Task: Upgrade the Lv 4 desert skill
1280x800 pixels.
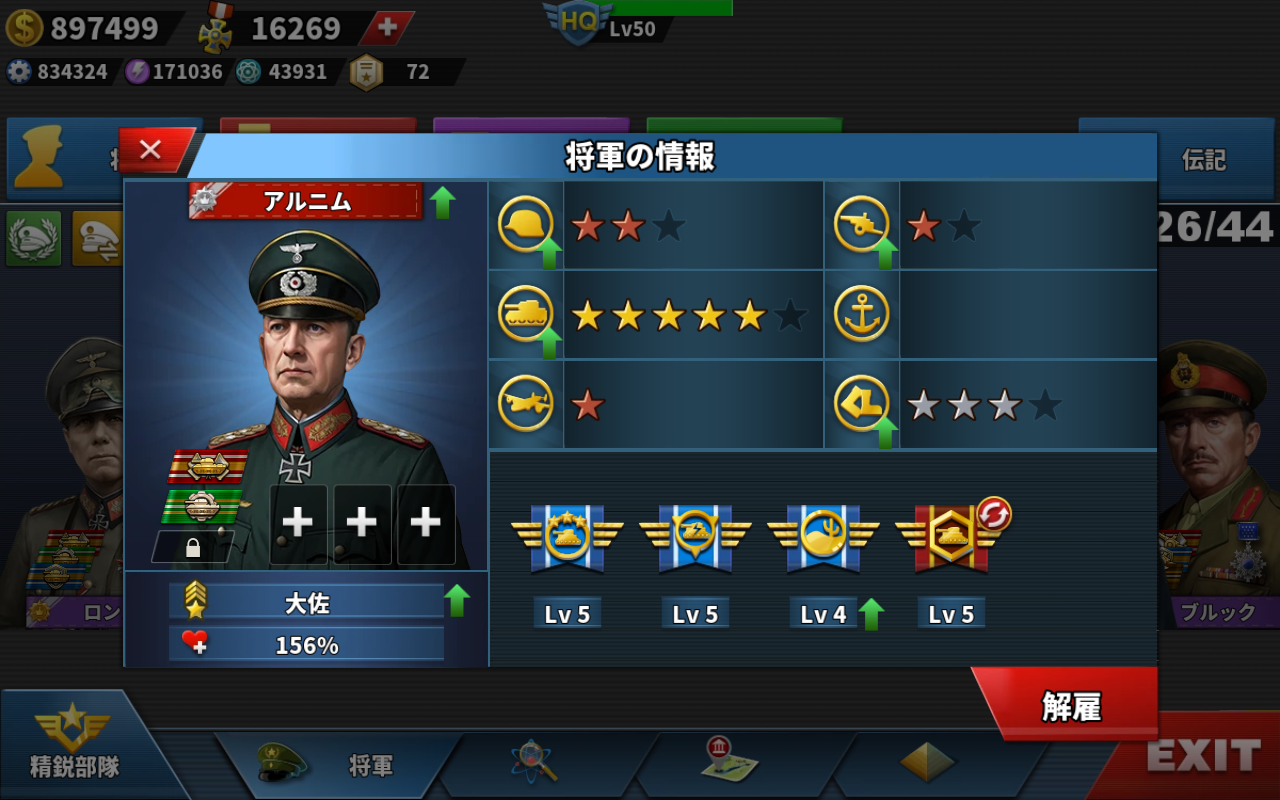Action: [x=871, y=614]
